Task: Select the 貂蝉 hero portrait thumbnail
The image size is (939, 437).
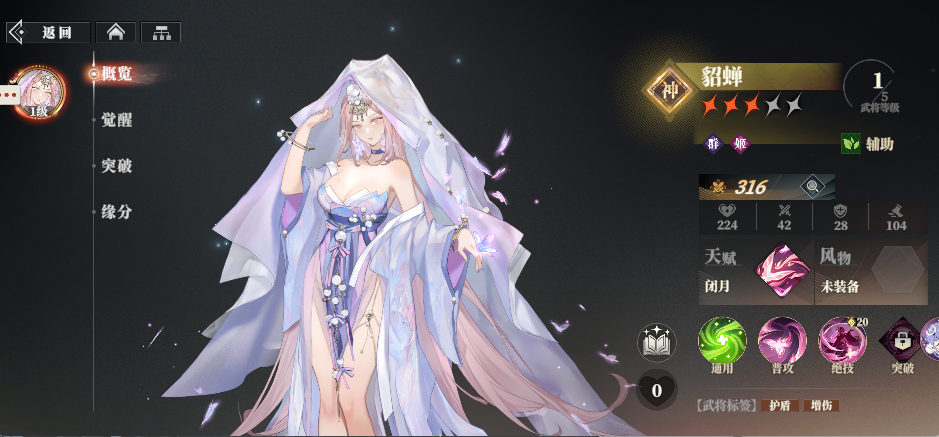Action: pyautogui.click(x=41, y=93)
